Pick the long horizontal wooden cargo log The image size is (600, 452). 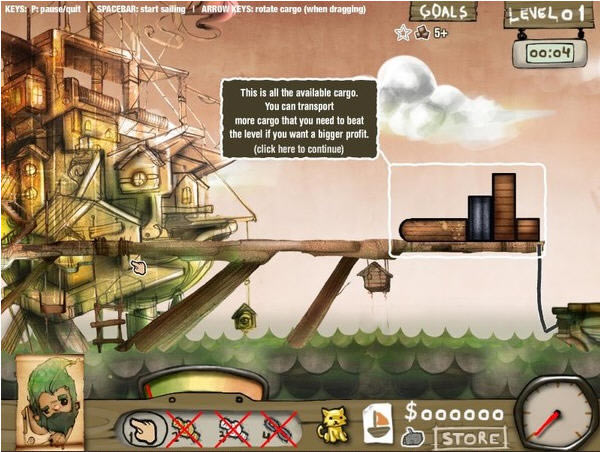coord(433,230)
